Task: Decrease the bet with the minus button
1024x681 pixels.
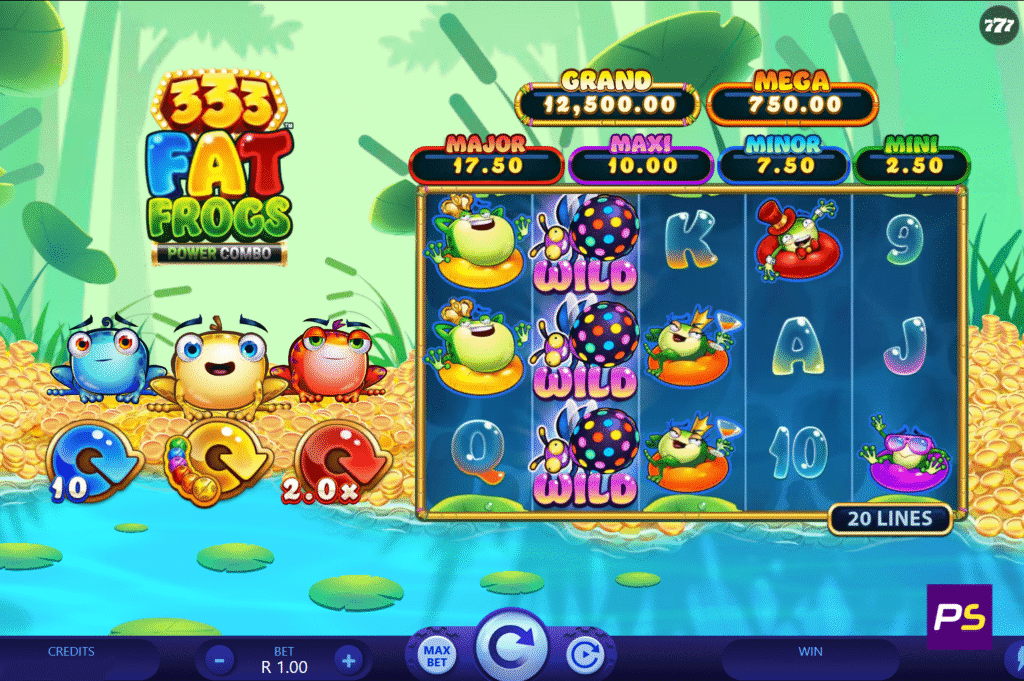Action: click(x=220, y=659)
